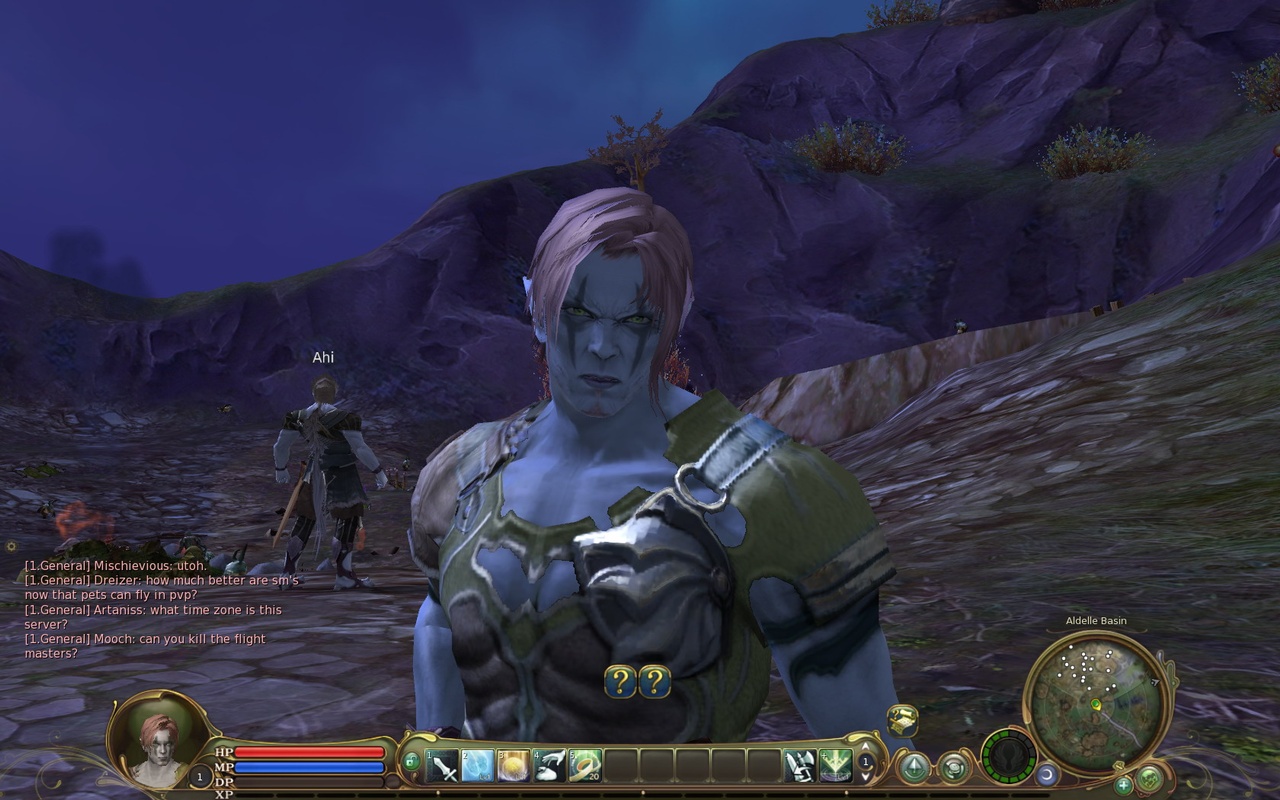Activate the green Return skill at quickbar's end
The image size is (1280, 800).
(836, 765)
